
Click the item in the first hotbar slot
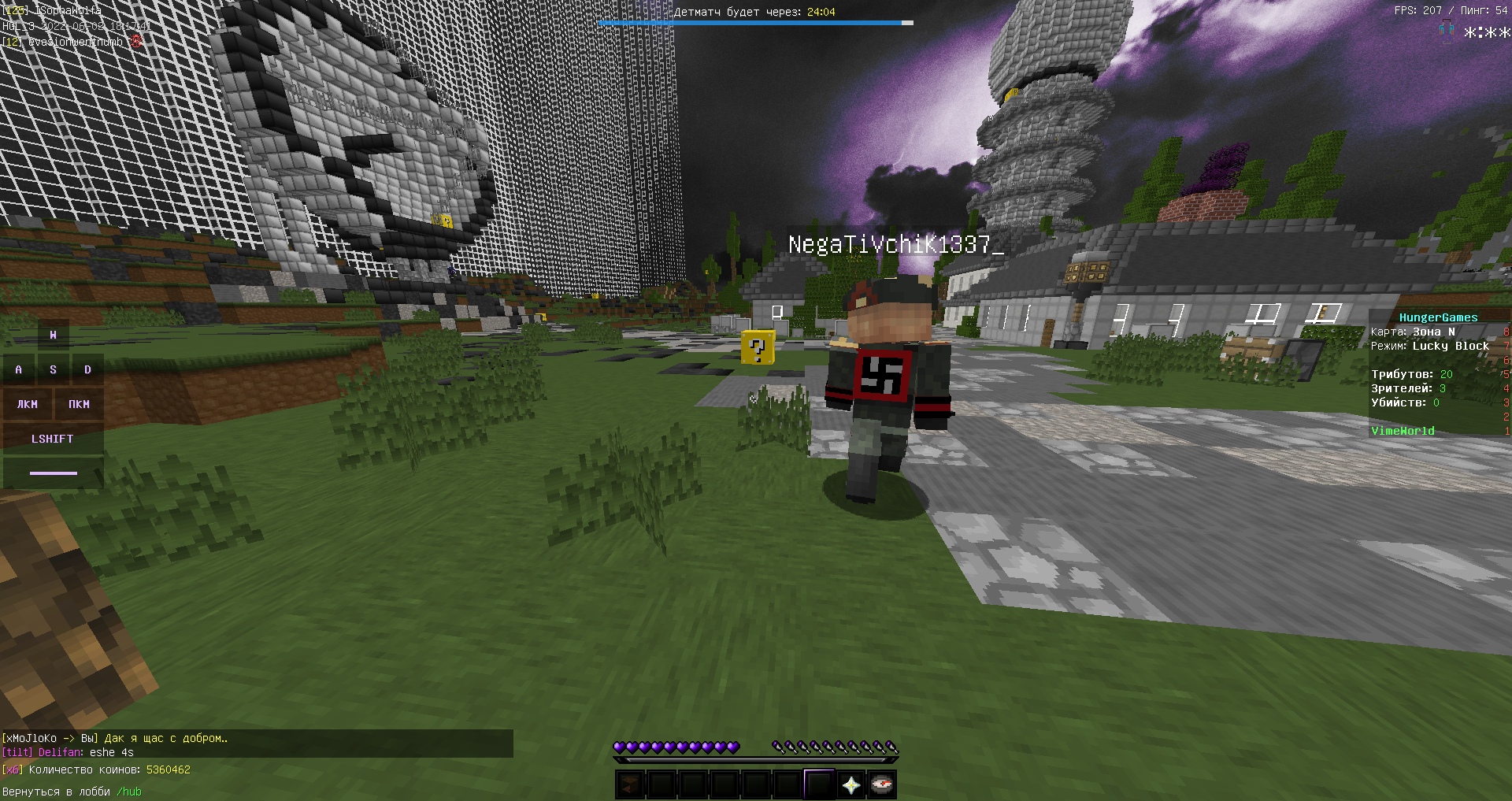630,784
